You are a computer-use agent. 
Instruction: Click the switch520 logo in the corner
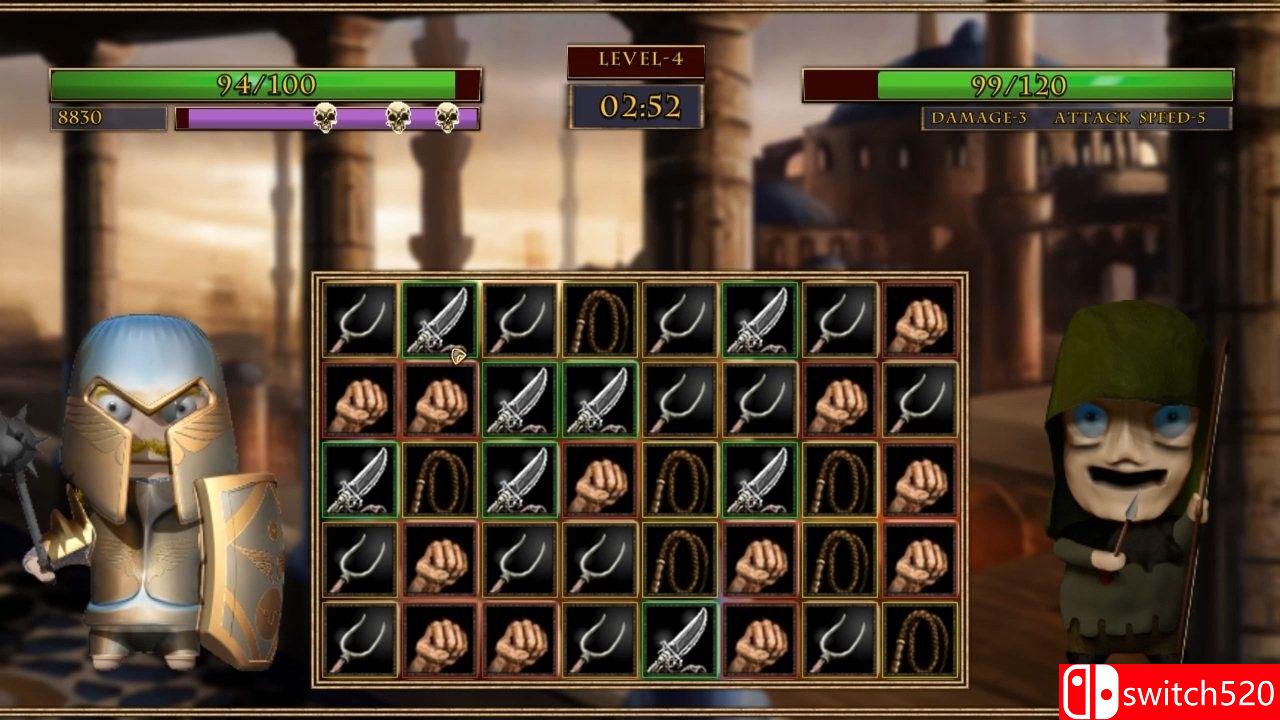1168,691
